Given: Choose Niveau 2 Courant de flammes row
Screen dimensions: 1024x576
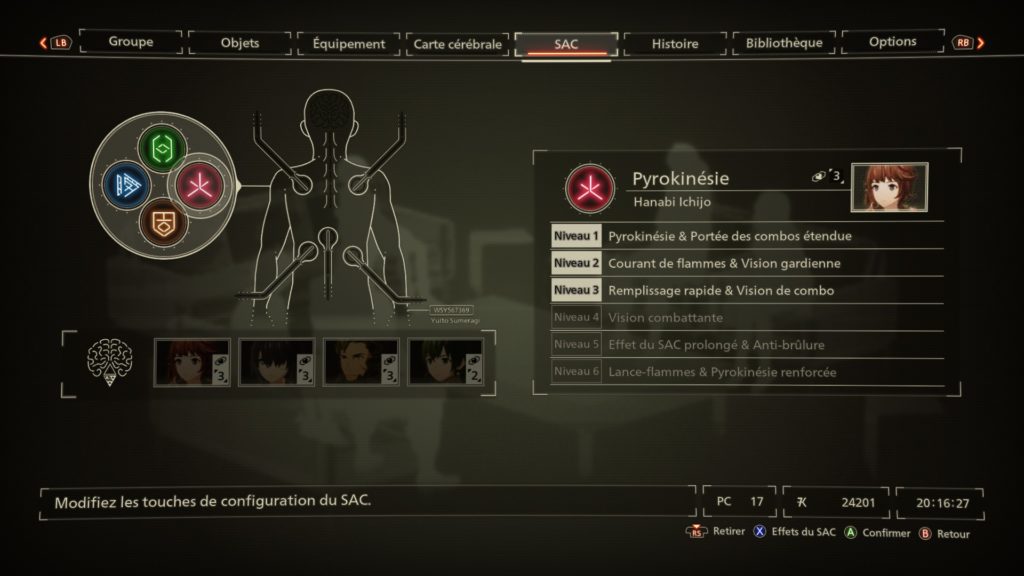Looking at the screenshot, I should pos(746,263).
